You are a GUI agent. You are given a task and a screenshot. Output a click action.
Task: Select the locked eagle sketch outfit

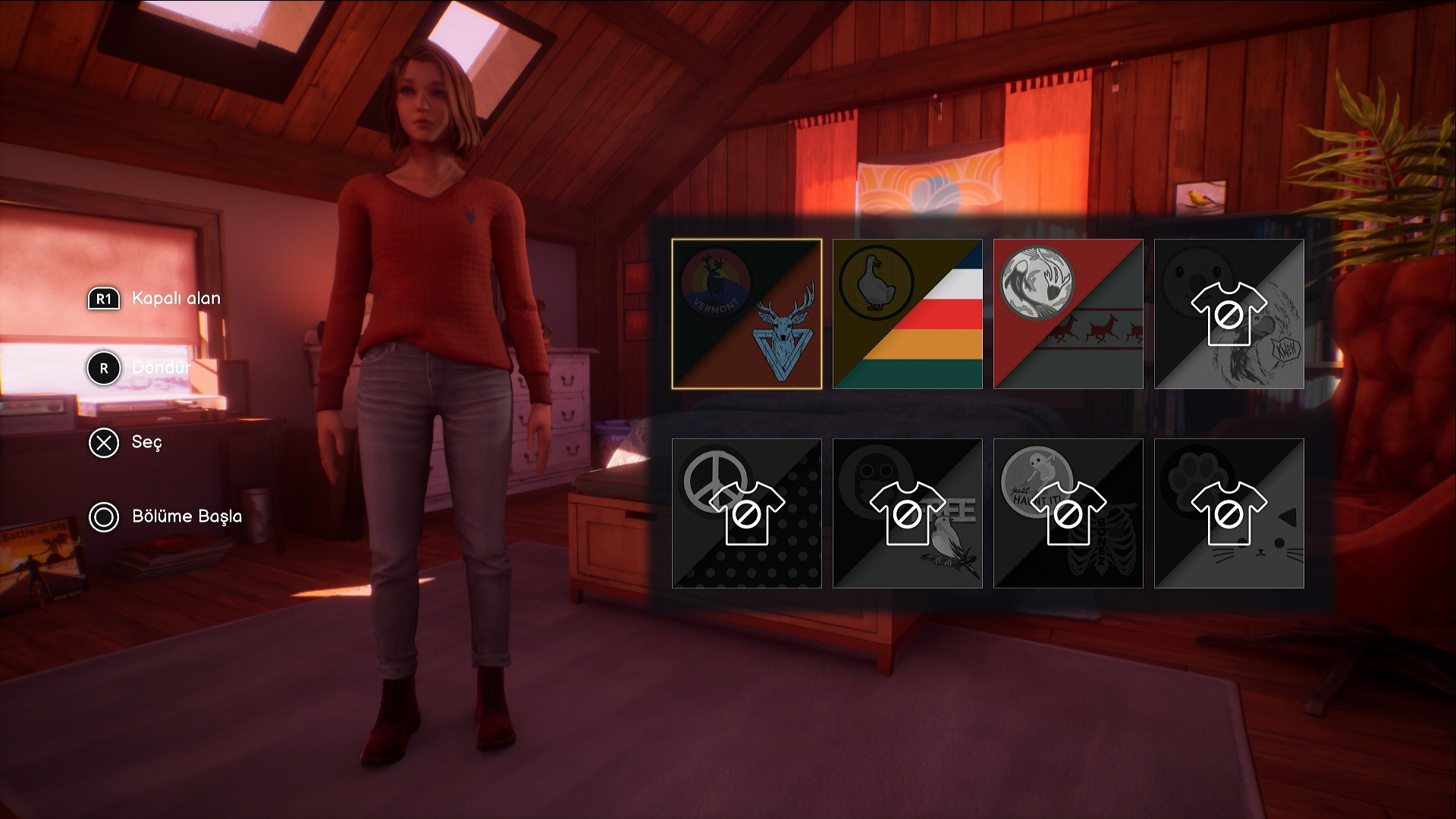point(1228,314)
